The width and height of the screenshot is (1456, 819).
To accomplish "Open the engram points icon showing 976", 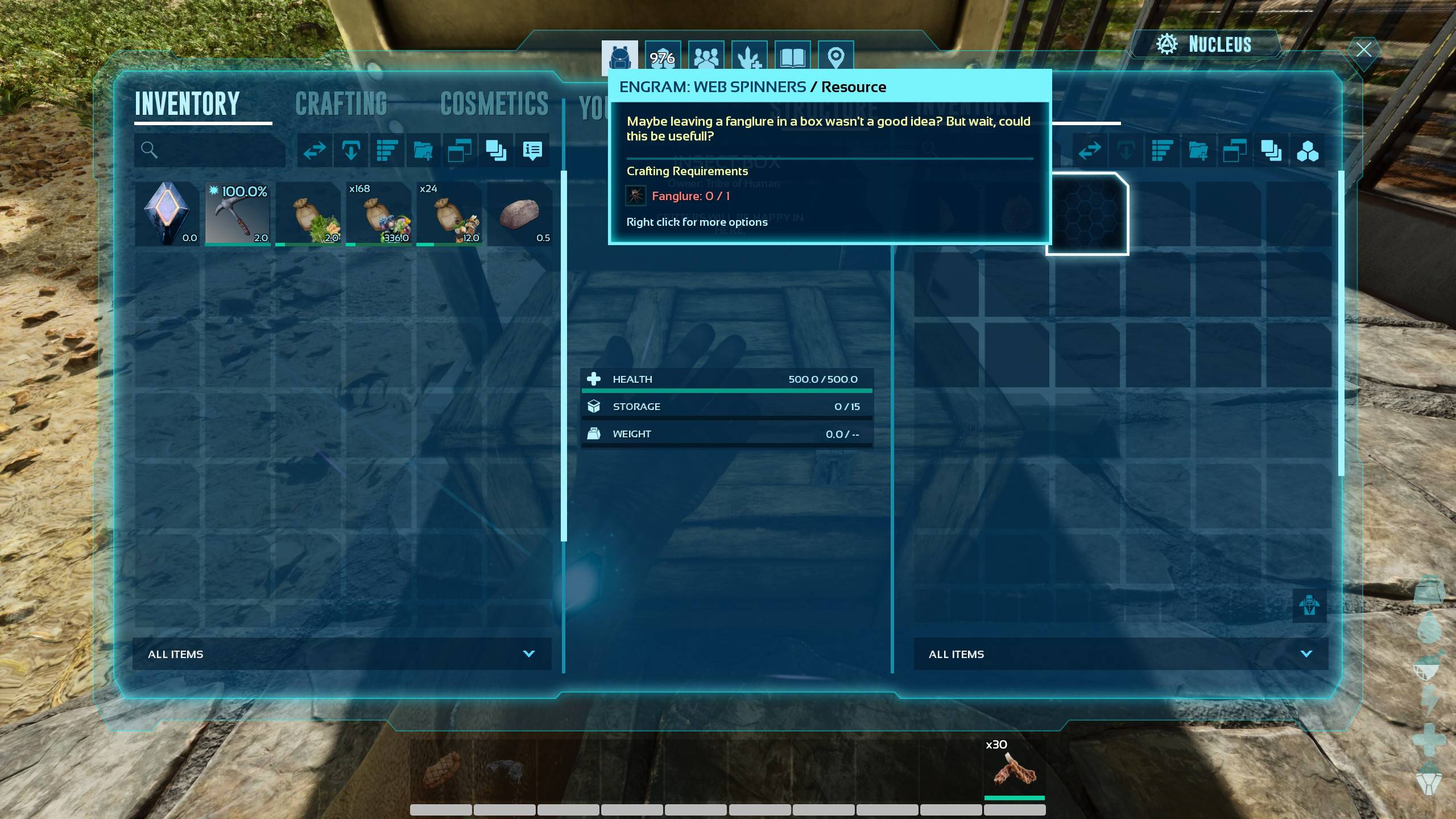I will tap(663, 57).
